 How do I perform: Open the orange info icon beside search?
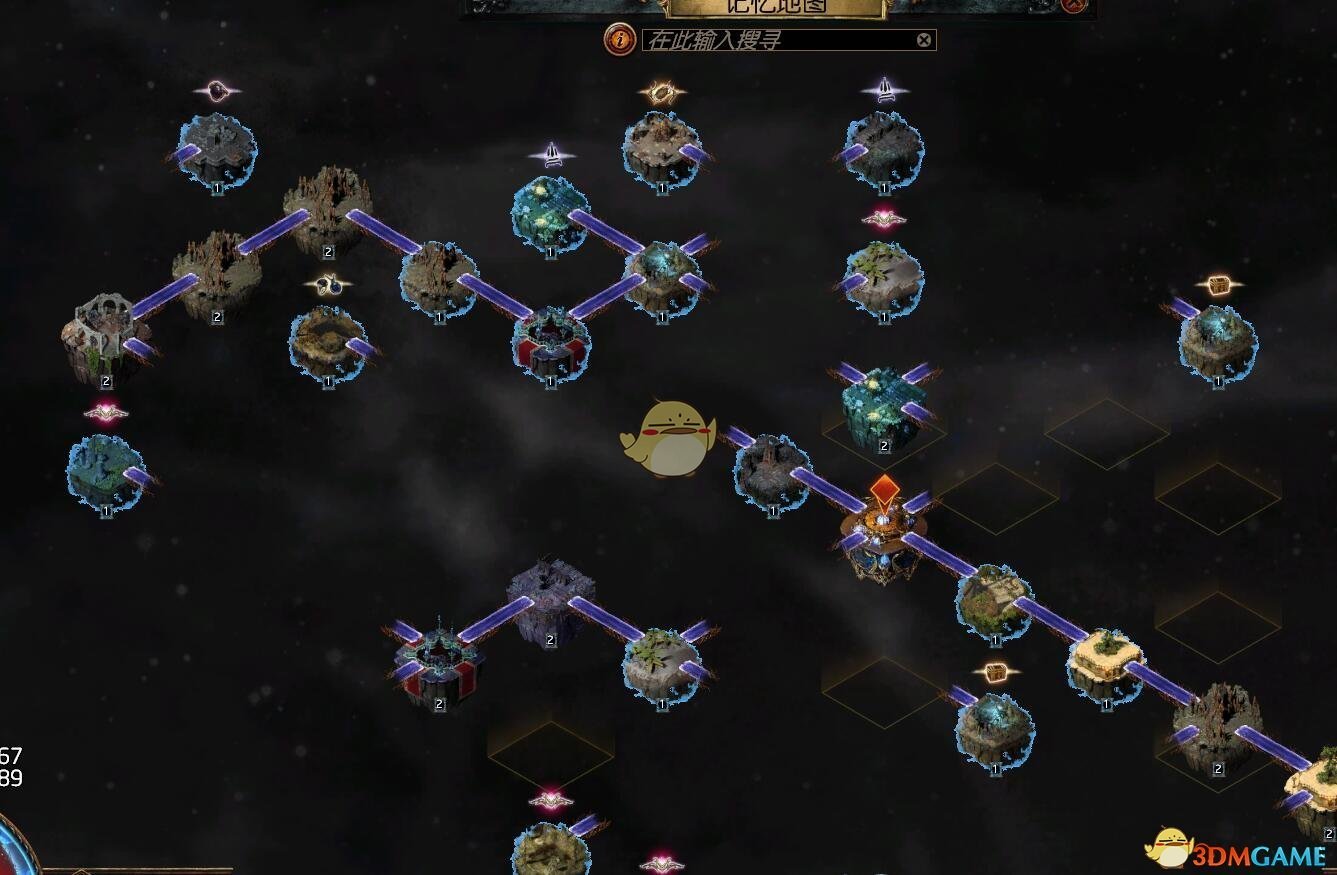click(621, 40)
